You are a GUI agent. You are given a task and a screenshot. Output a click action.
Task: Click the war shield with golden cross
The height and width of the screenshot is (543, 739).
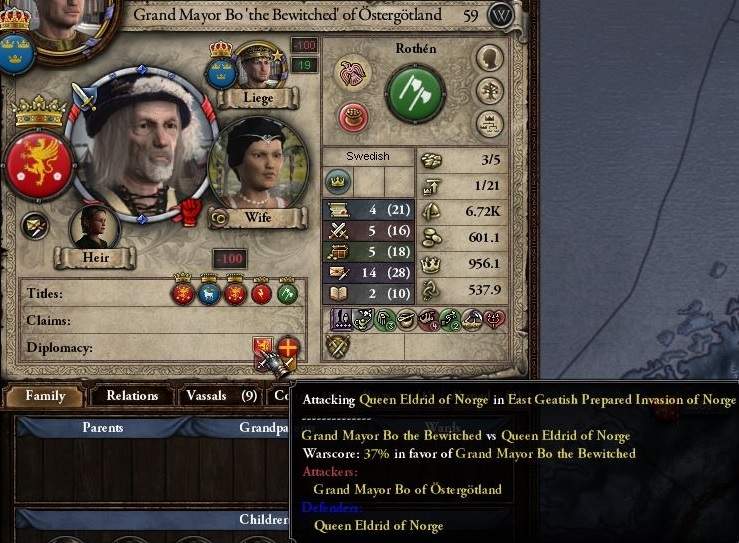tap(288, 348)
